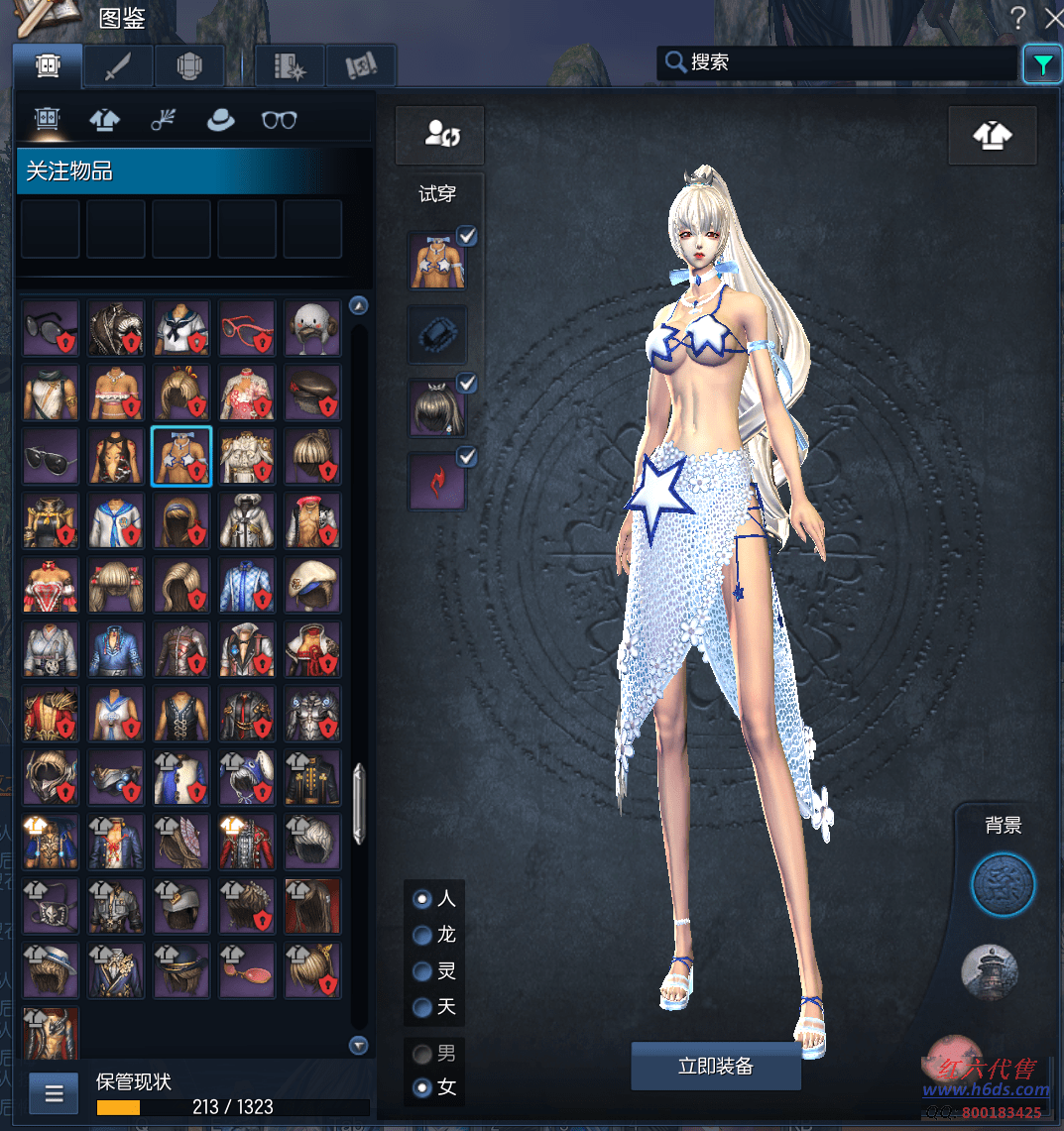
Task: Uncheck the star bikini outfit preview
Action: coord(467,236)
